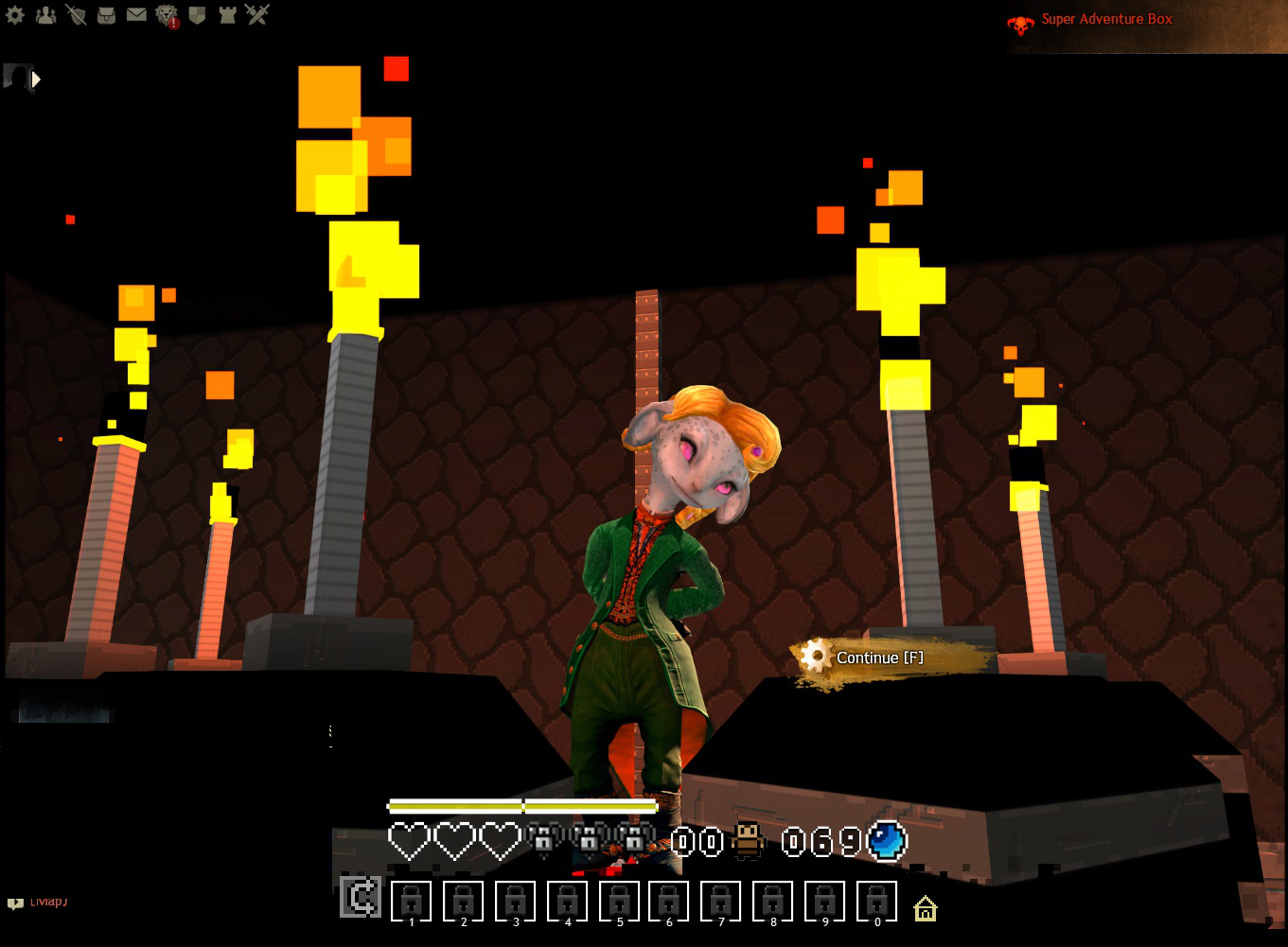Click the yellow house icon
Viewport: 1288px width, 947px height.
pos(926,909)
